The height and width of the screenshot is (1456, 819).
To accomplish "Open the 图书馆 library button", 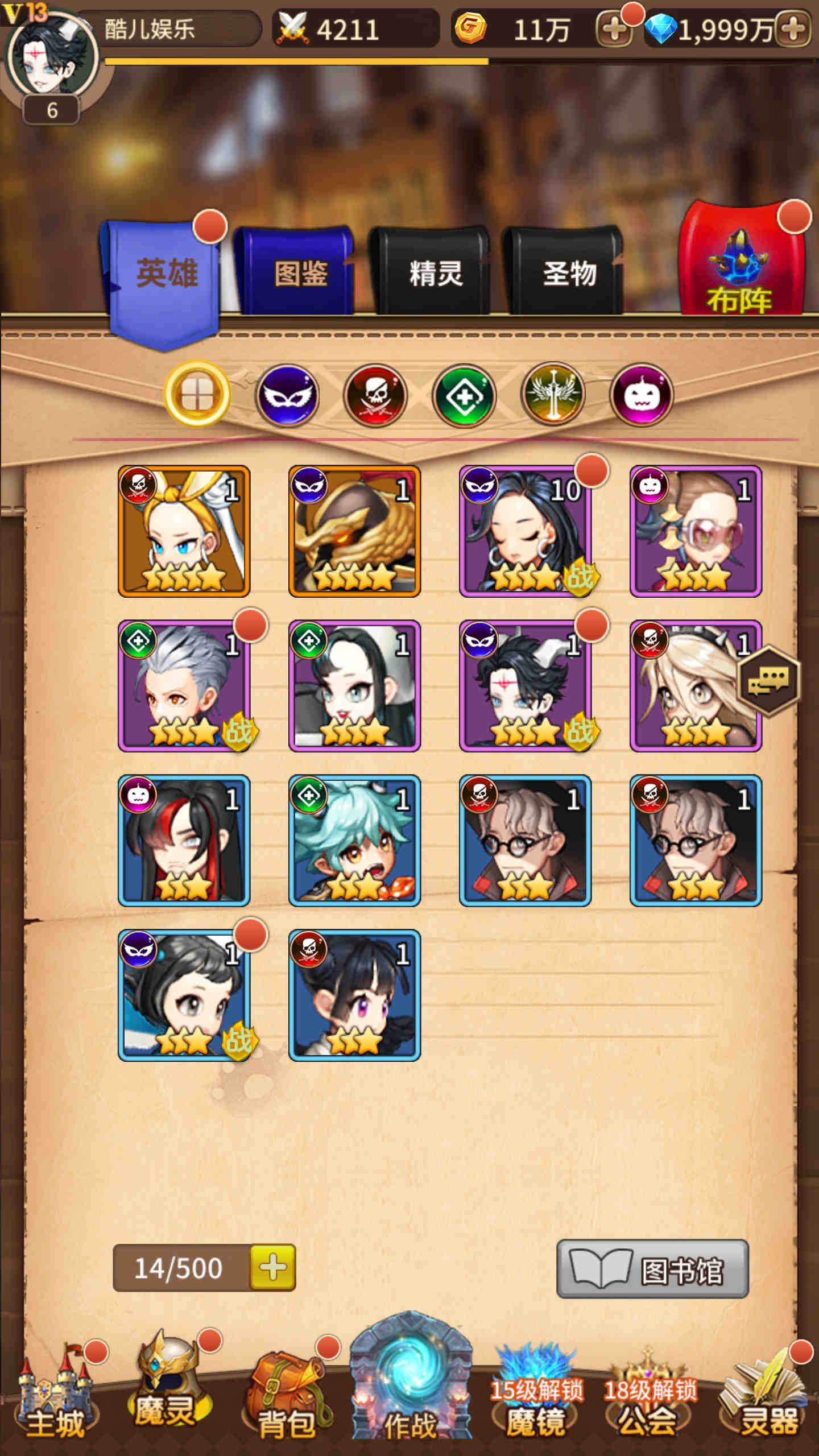I will tap(652, 1269).
